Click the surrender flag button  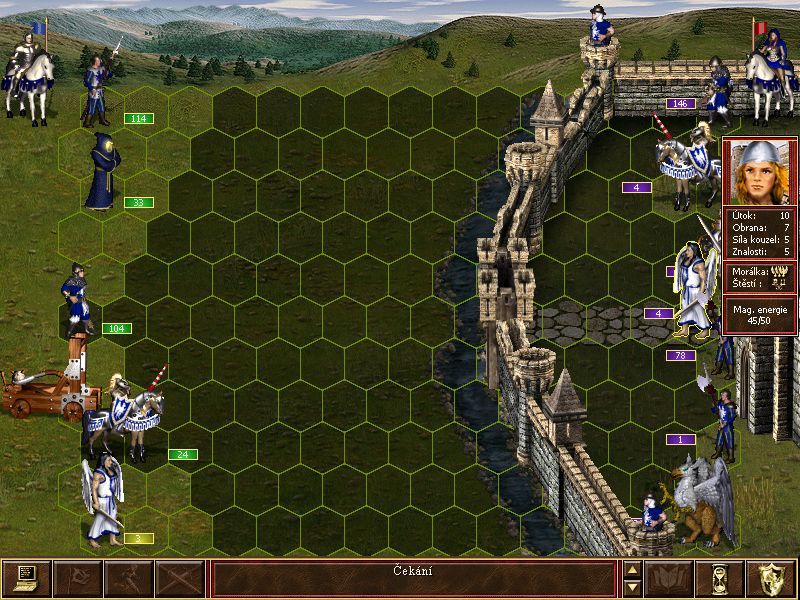pos(77,579)
